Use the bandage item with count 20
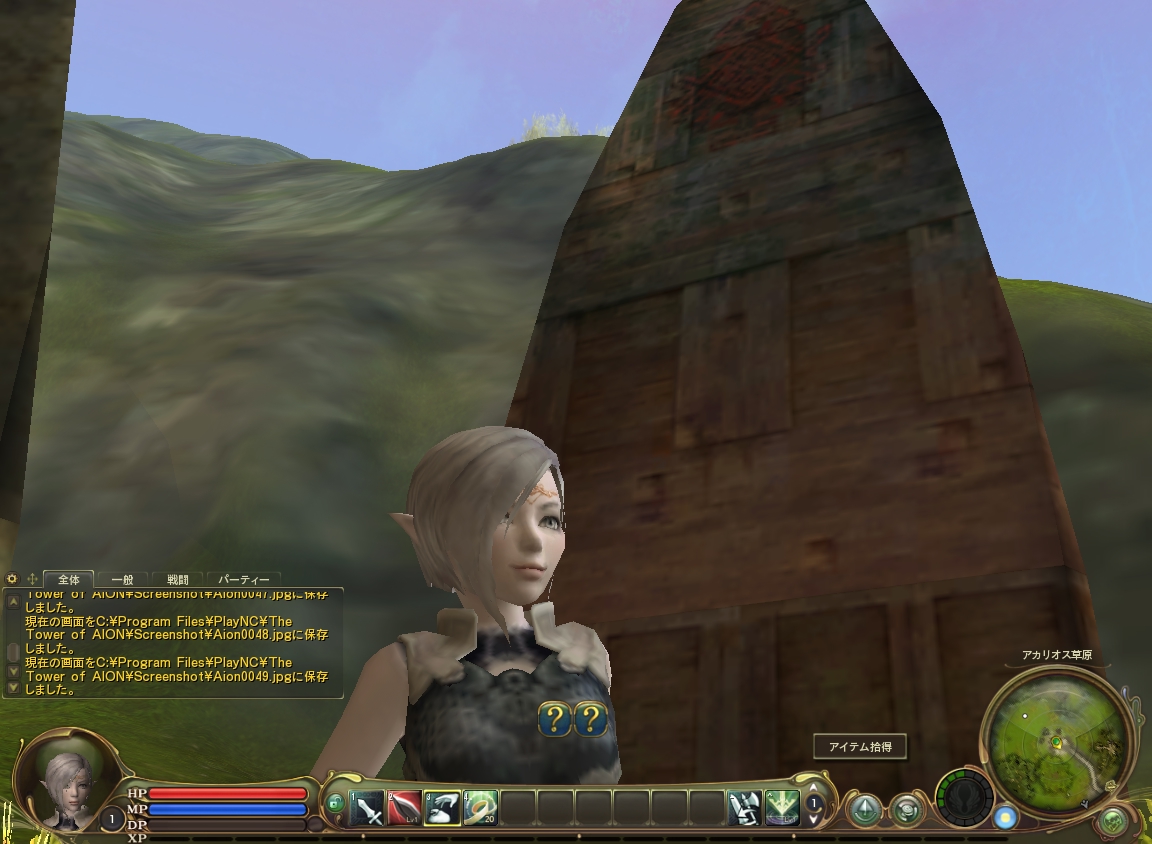Image resolution: width=1152 pixels, height=844 pixels. coord(481,807)
